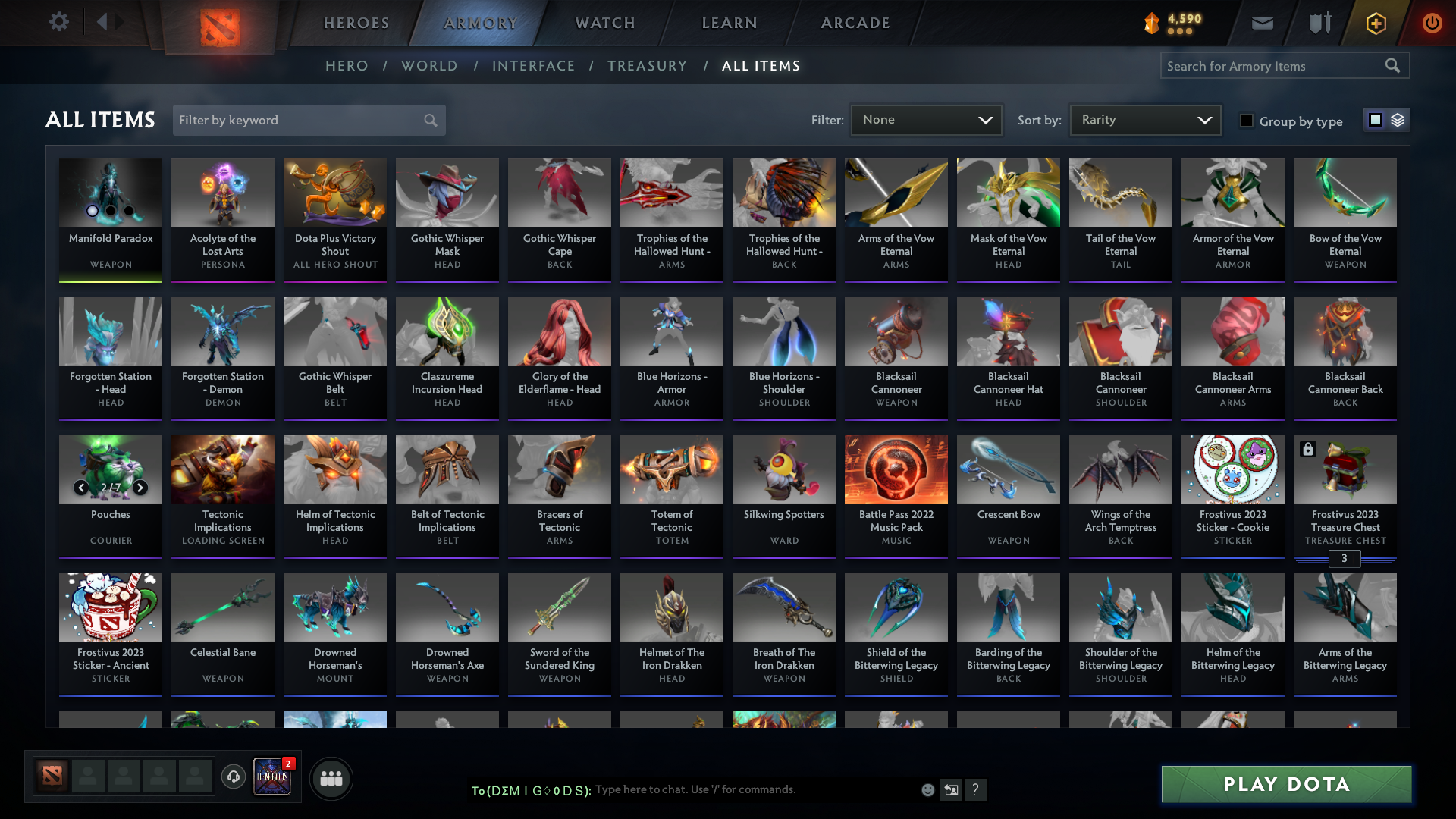Screen dimensions: 1456x819
Task: Open the friends list circle icon above chat
Action: [x=331, y=777]
